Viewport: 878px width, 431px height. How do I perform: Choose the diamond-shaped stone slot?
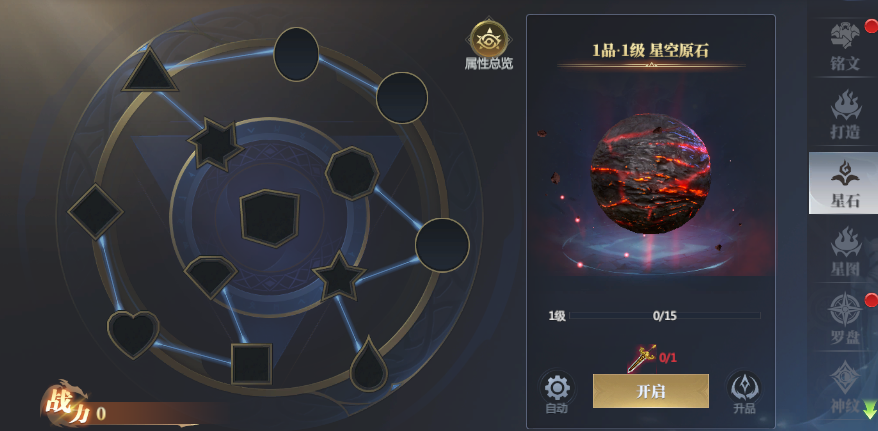95,211
